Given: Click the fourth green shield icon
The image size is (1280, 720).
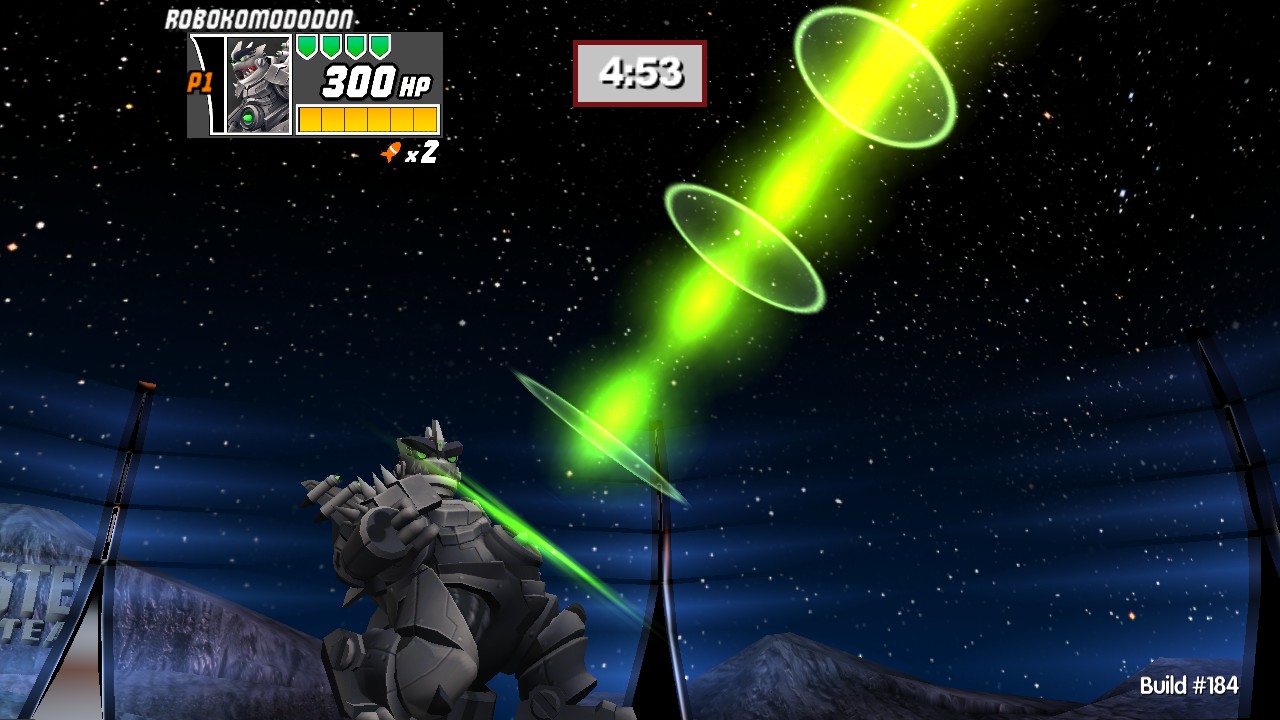Looking at the screenshot, I should pos(381,45).
